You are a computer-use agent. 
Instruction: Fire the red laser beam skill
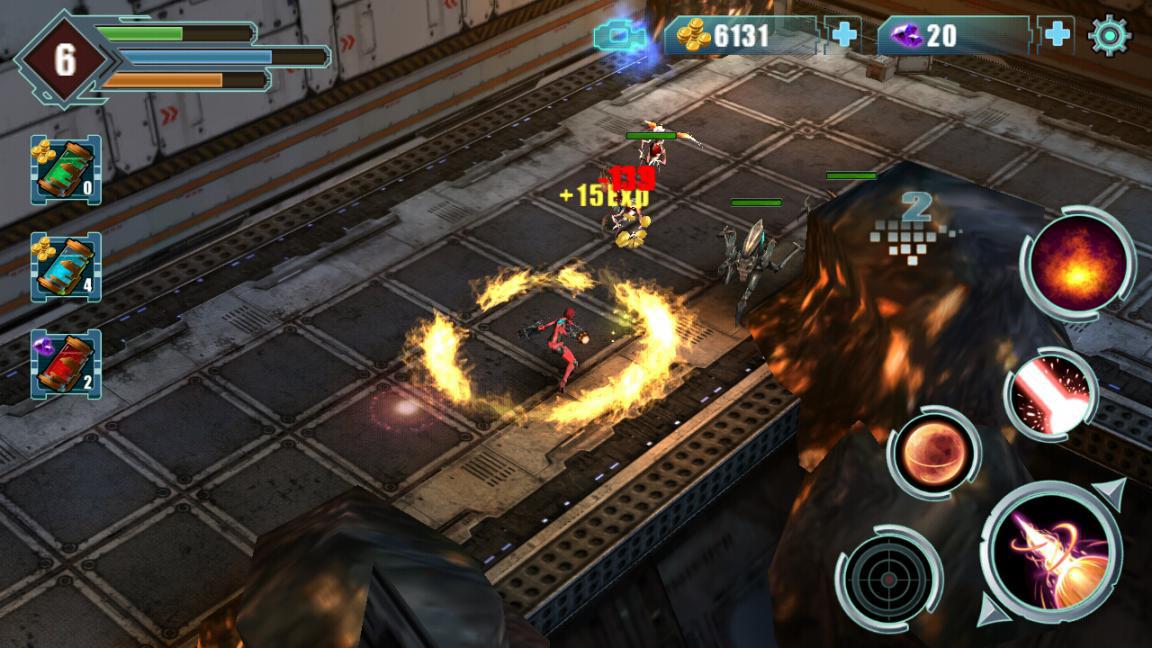pos(1050,395)
